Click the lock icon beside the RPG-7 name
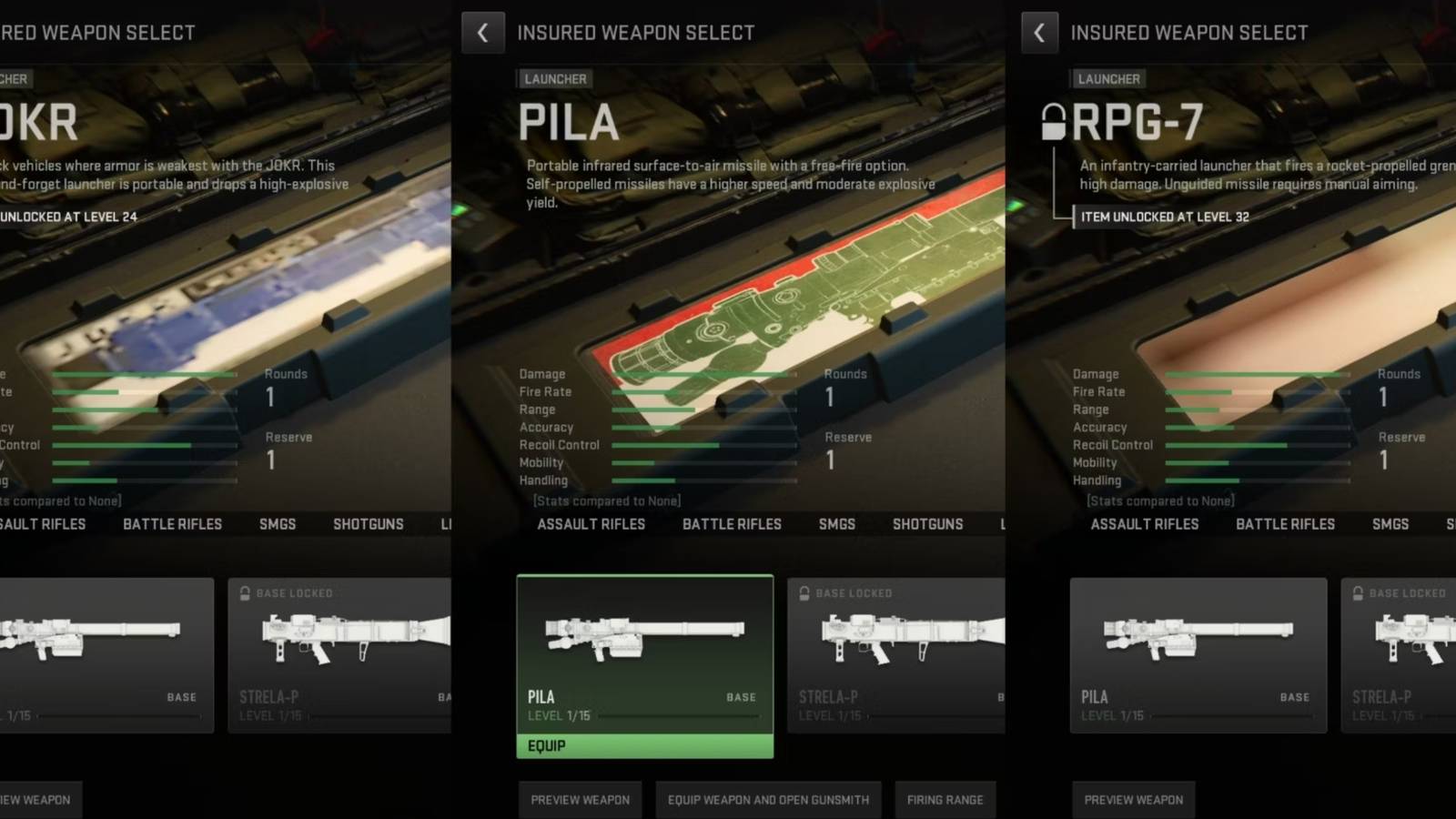The height and width of the screenshot is (819, 1456). tap(1056, 120)
